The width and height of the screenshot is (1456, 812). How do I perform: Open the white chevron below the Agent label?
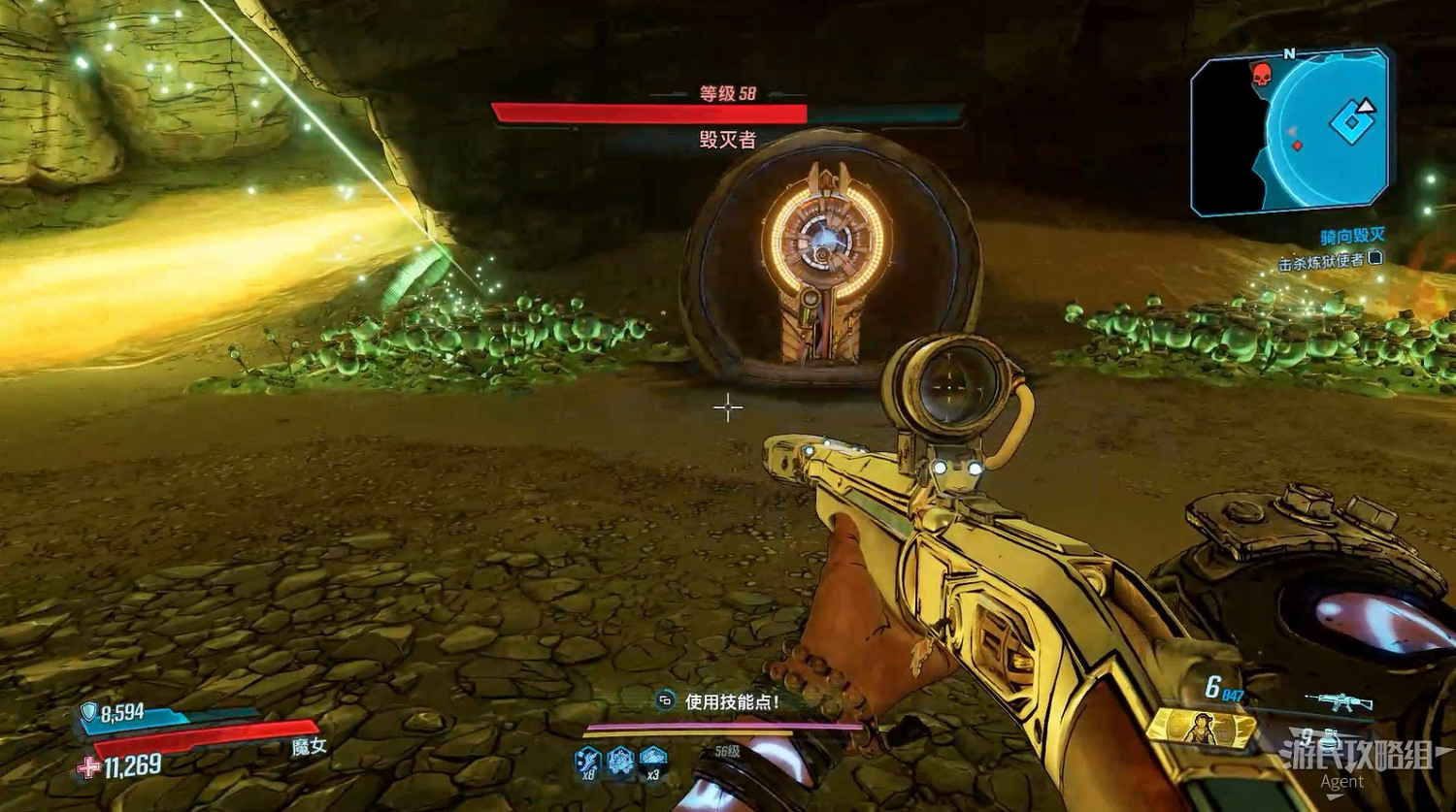click(x=1334, y=796)
